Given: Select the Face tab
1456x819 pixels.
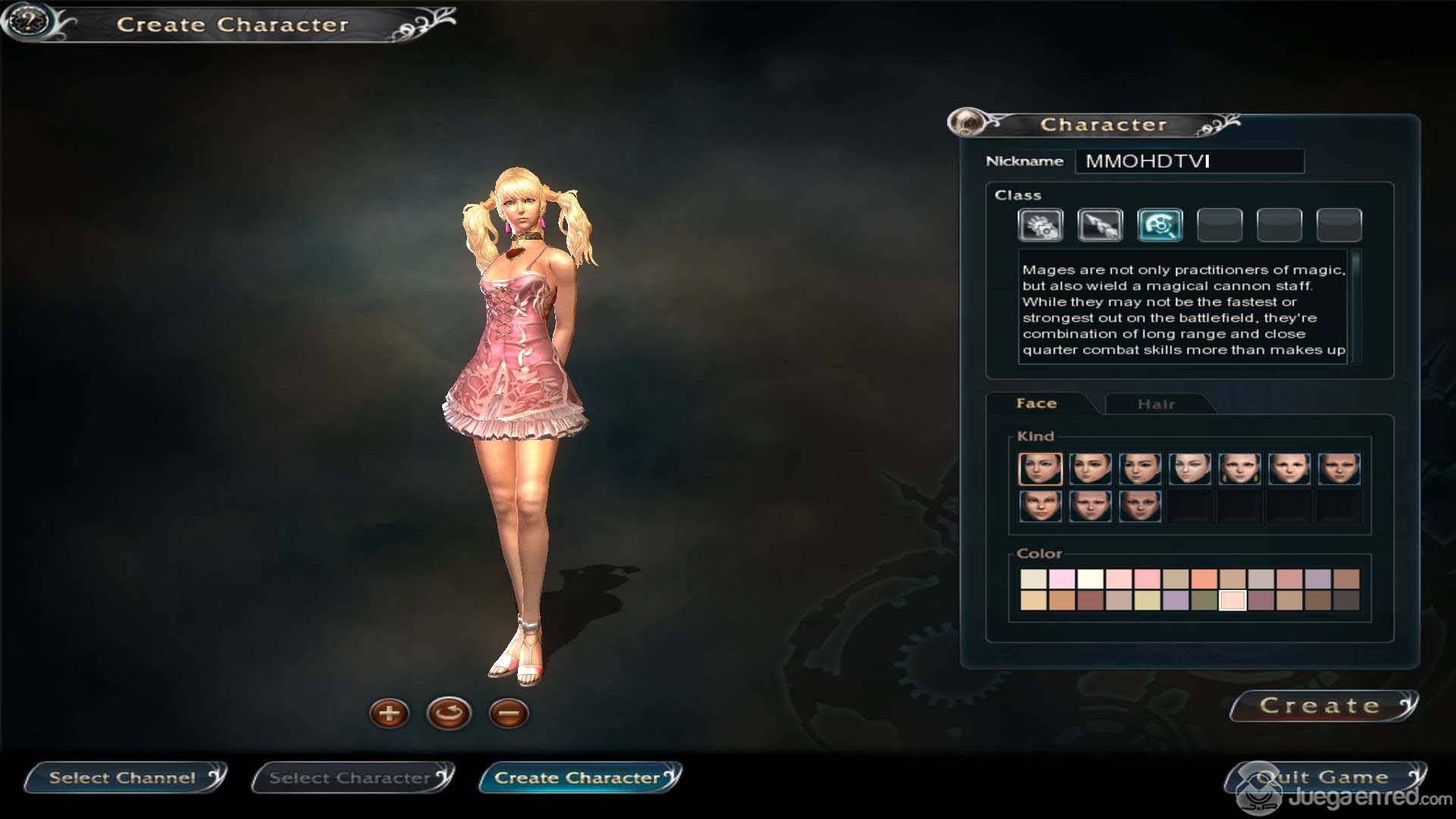Looking at the screenshot, I should point(1037,403).
